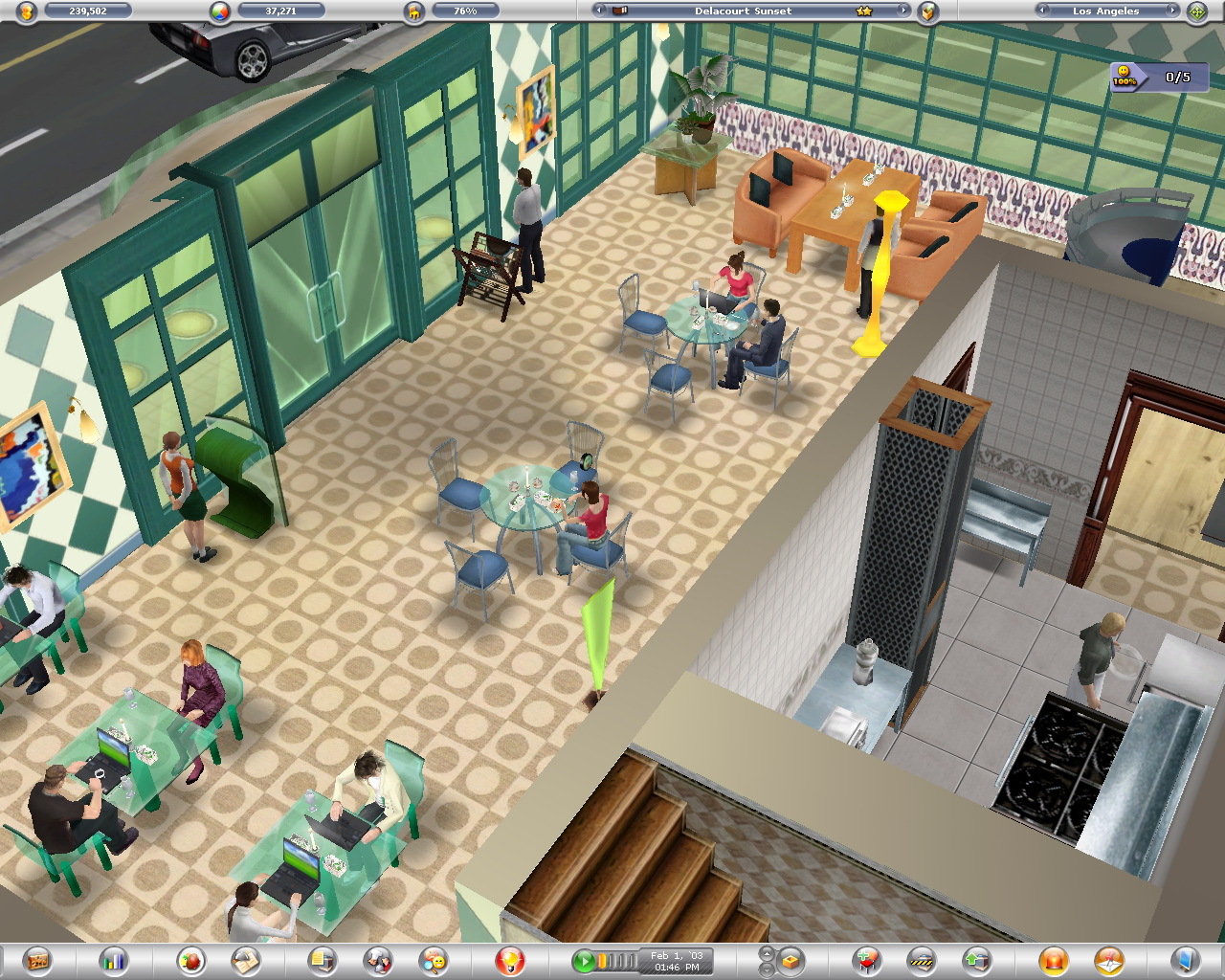Toggle the floor level dots control
This screenshot has width=1225, height=980.
pyautogui.click(x=766, y=960)
